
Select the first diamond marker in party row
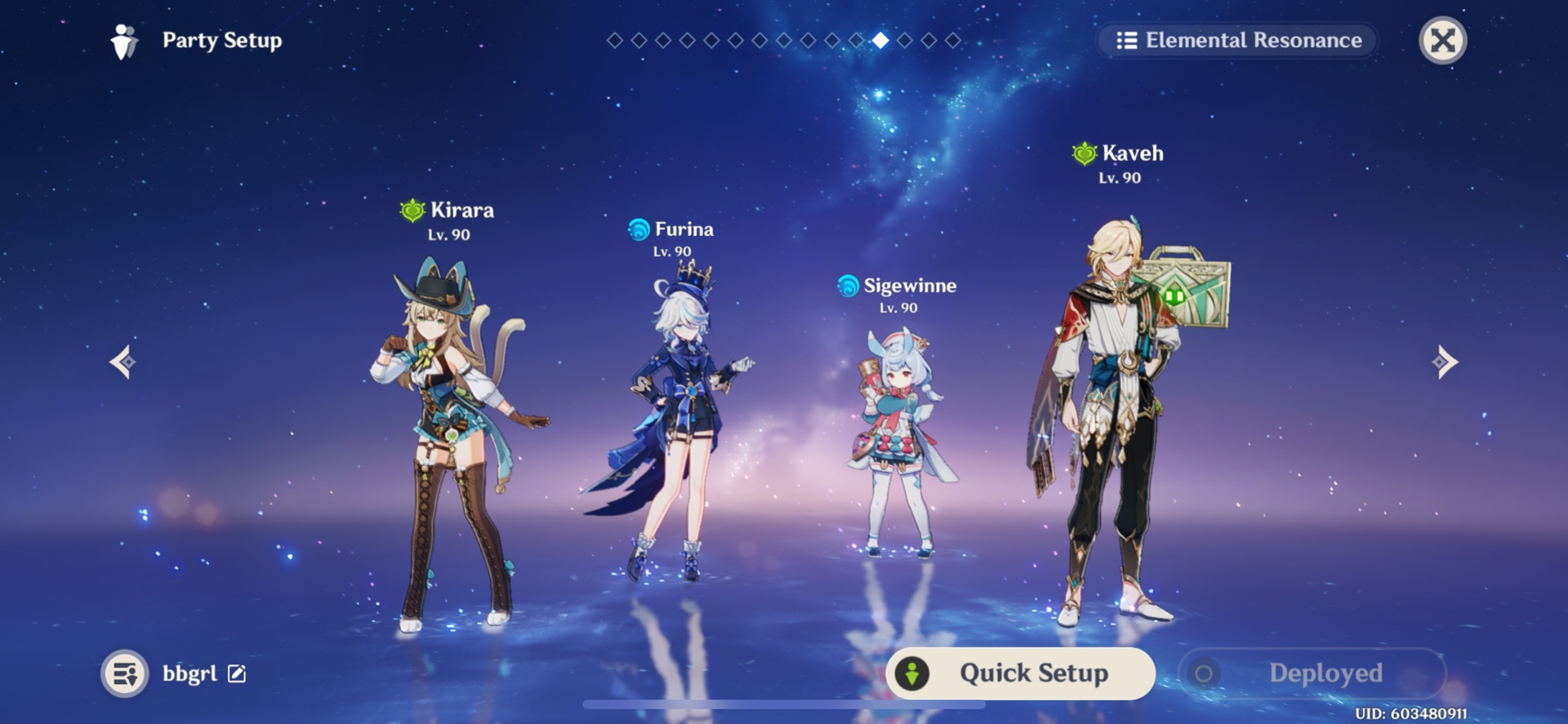(x=614, y=38)
